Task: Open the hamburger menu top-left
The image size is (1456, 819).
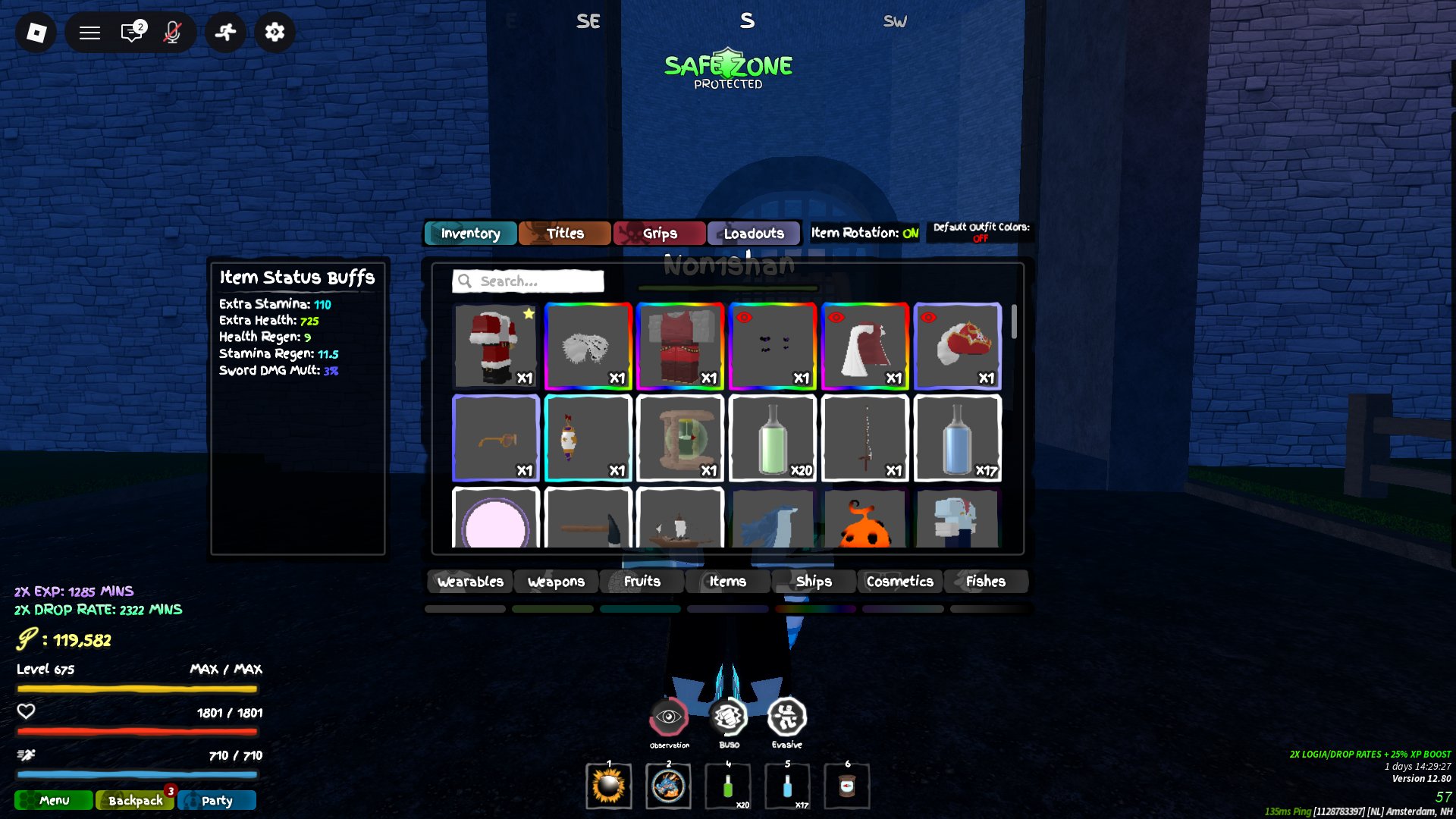Action: click(x=89, y=32)
